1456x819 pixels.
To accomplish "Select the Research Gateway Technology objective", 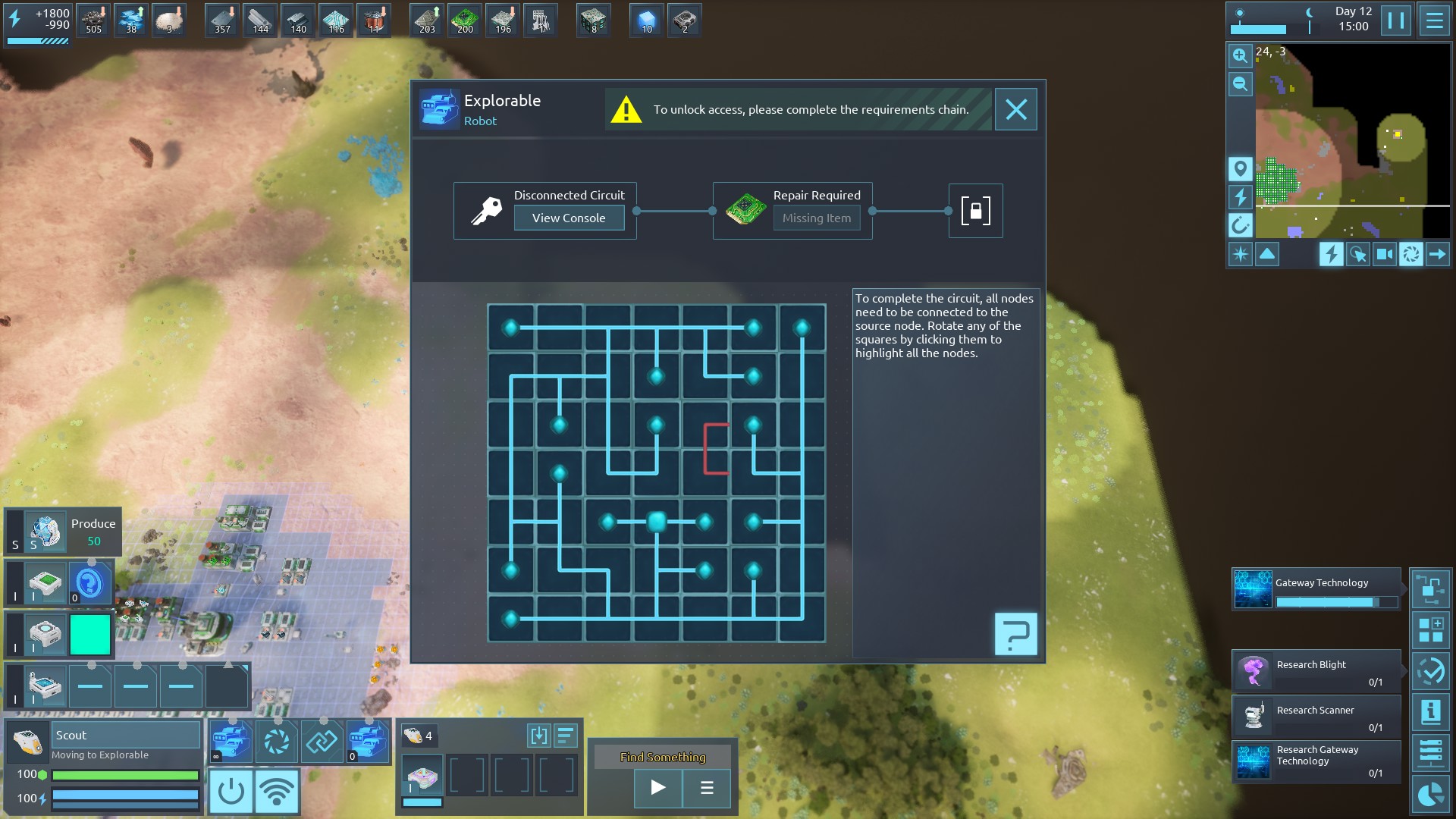I will click(x=1316, y=761).
